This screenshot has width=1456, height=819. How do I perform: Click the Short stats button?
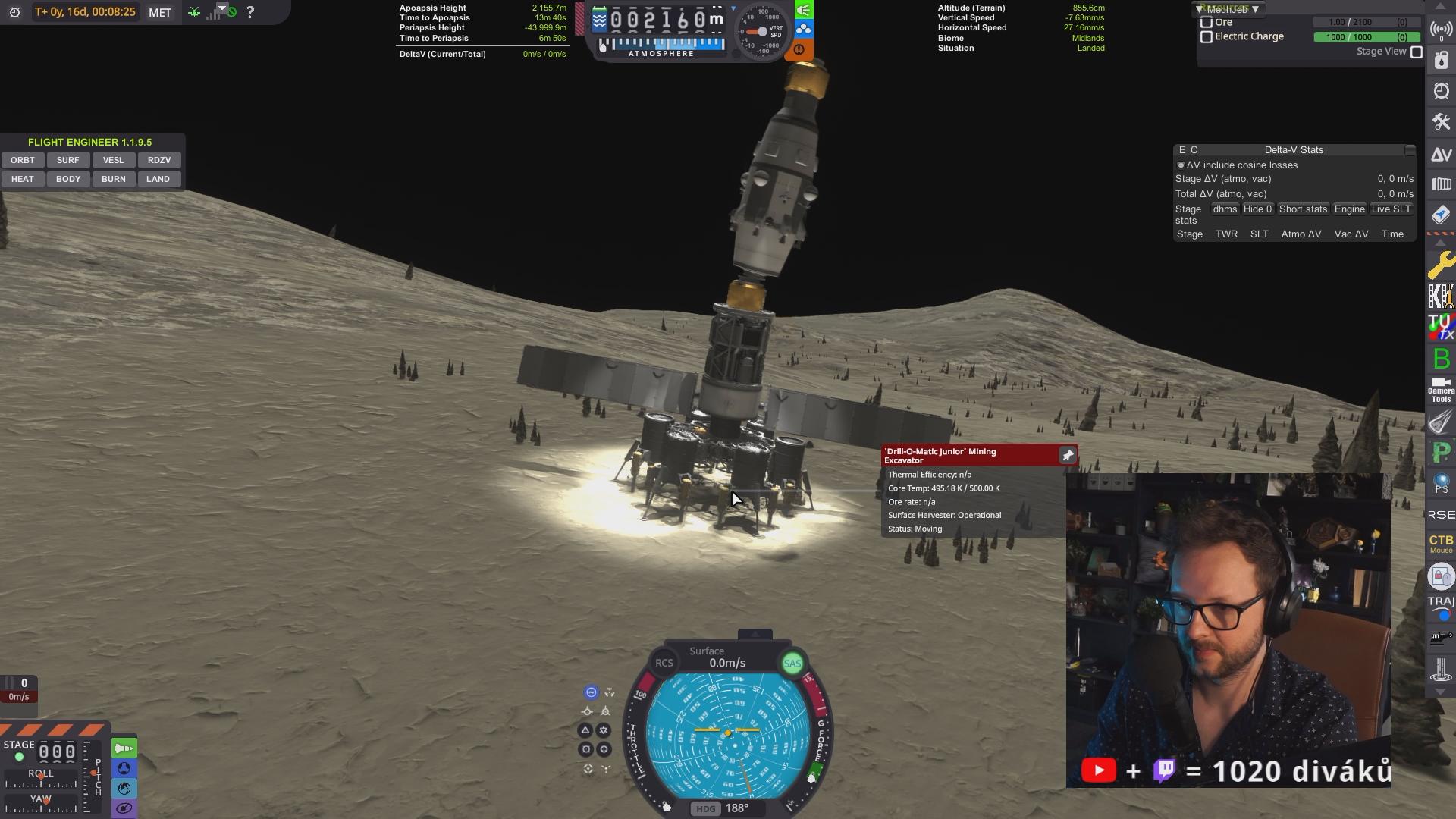pos(1303,209)
